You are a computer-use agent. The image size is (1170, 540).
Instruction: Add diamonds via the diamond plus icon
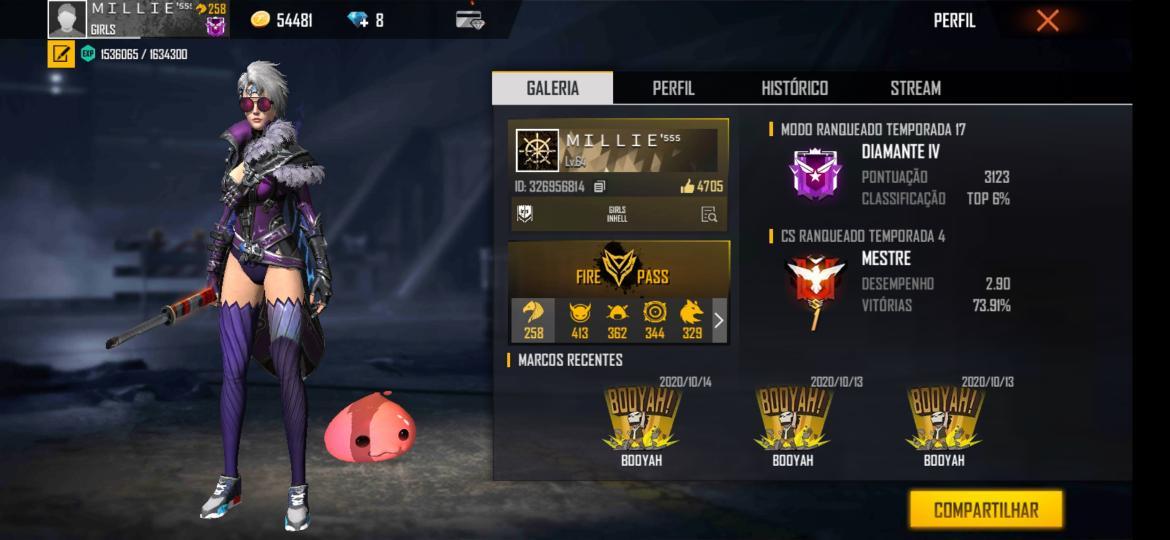click(x=358, y=19)
